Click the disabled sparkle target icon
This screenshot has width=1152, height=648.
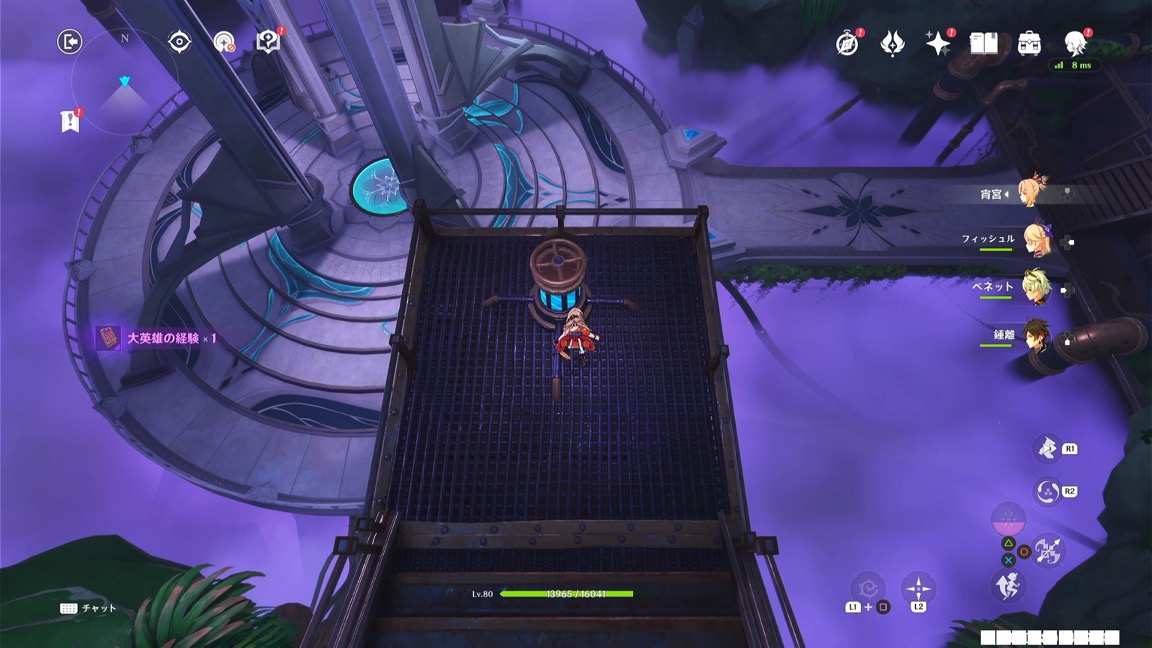tap(225, 42)
